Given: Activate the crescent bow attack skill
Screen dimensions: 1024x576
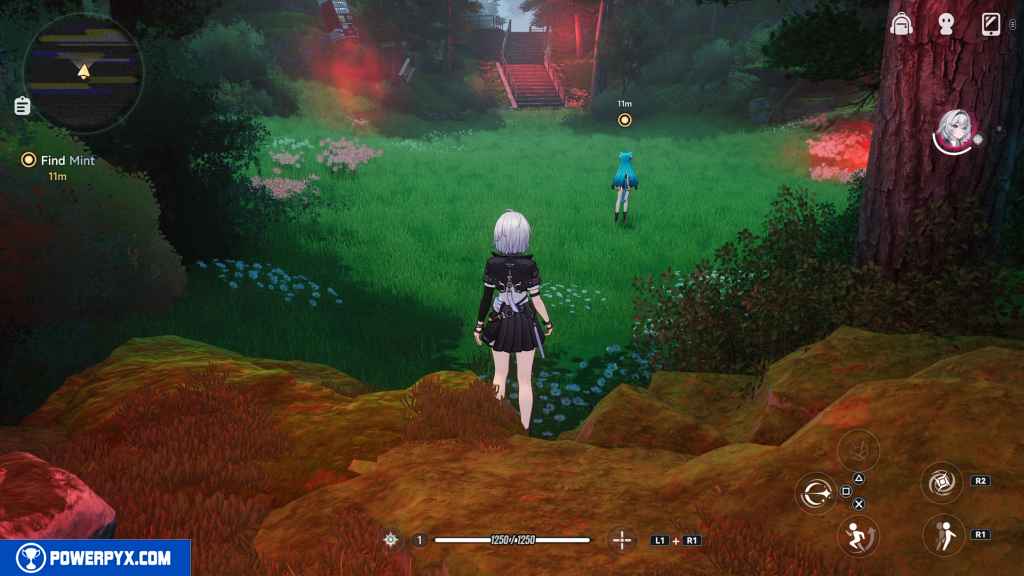Looking at the screenshot, I should tap(815, 492).
